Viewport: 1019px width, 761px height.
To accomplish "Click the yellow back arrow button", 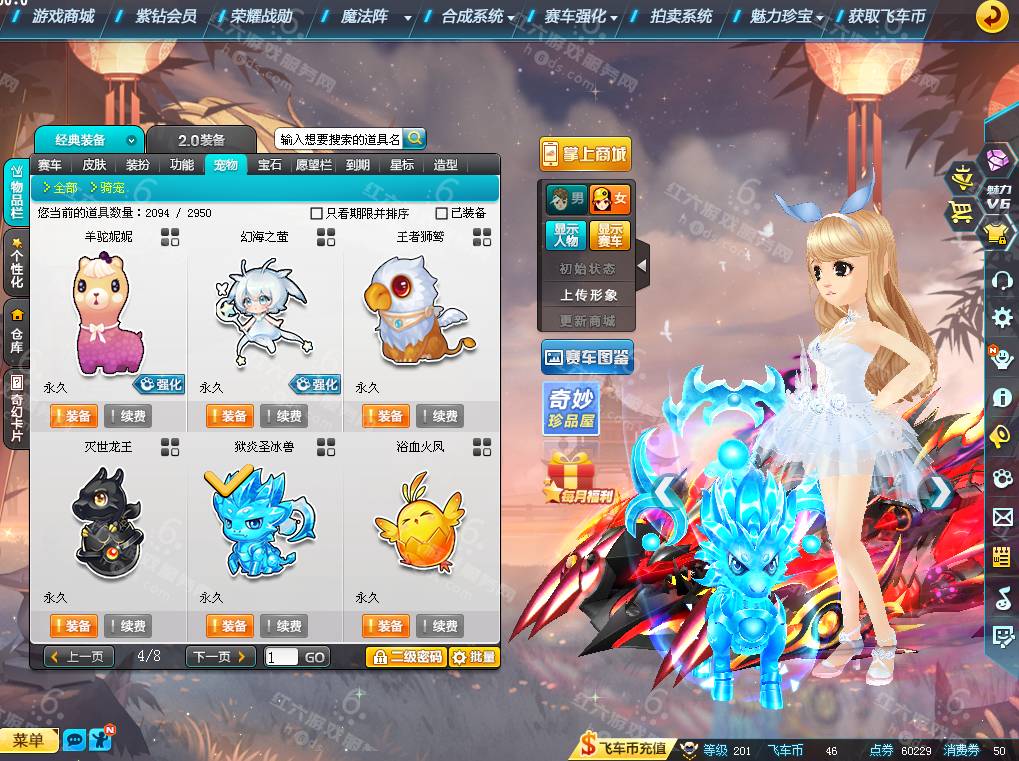I will click(x=992, y=16).
